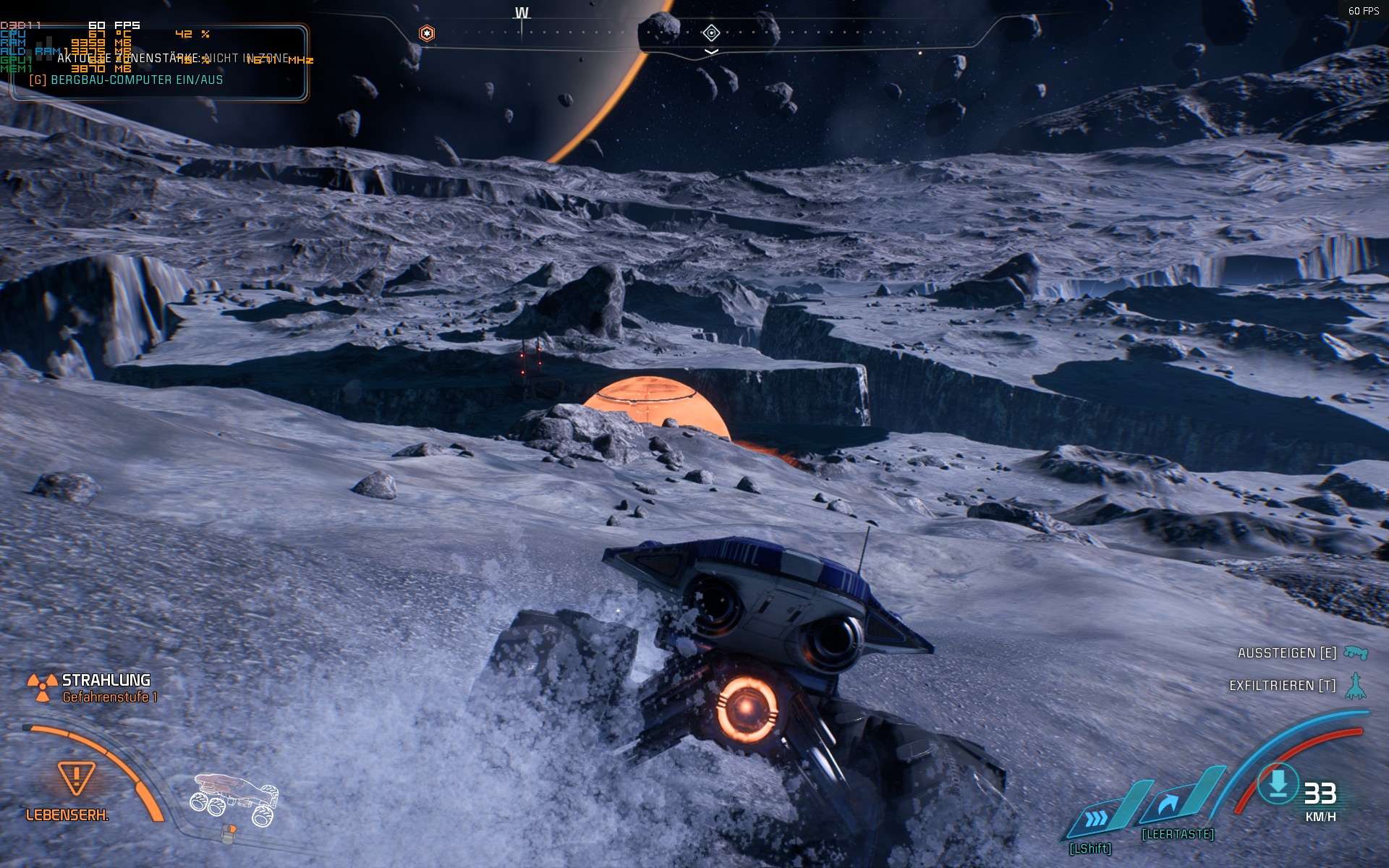The width and height of the screenshot is (1389, 868).
Task: Click the life support warning triangle
Action: [76, 778]
